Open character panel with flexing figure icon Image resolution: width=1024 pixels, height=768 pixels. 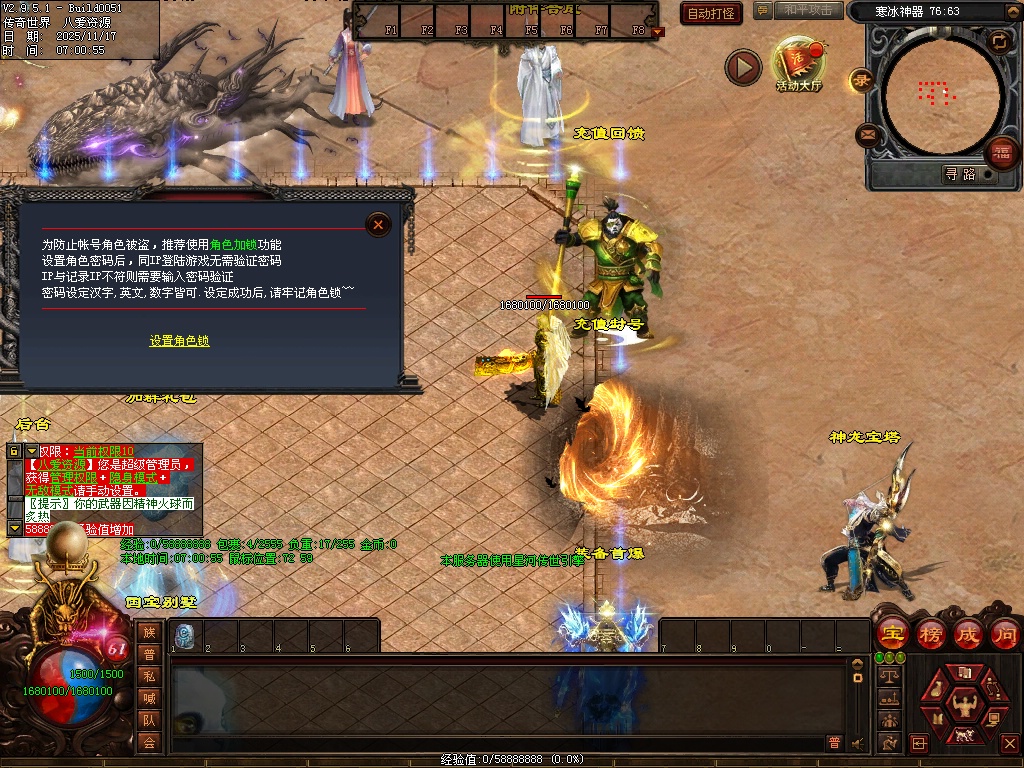(964, 703)
